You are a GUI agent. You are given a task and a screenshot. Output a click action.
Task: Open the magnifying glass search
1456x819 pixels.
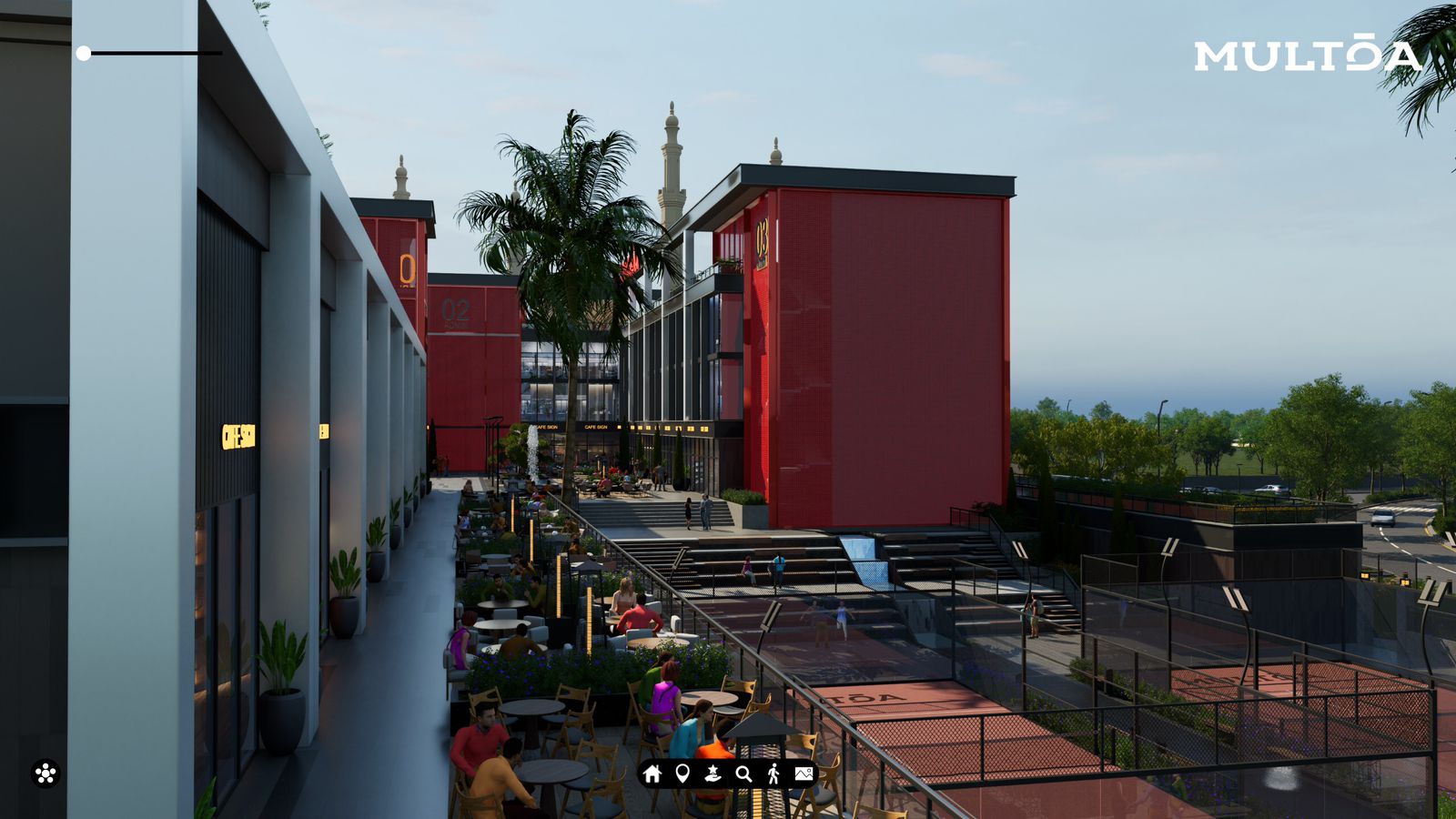[x=743, y=773]
